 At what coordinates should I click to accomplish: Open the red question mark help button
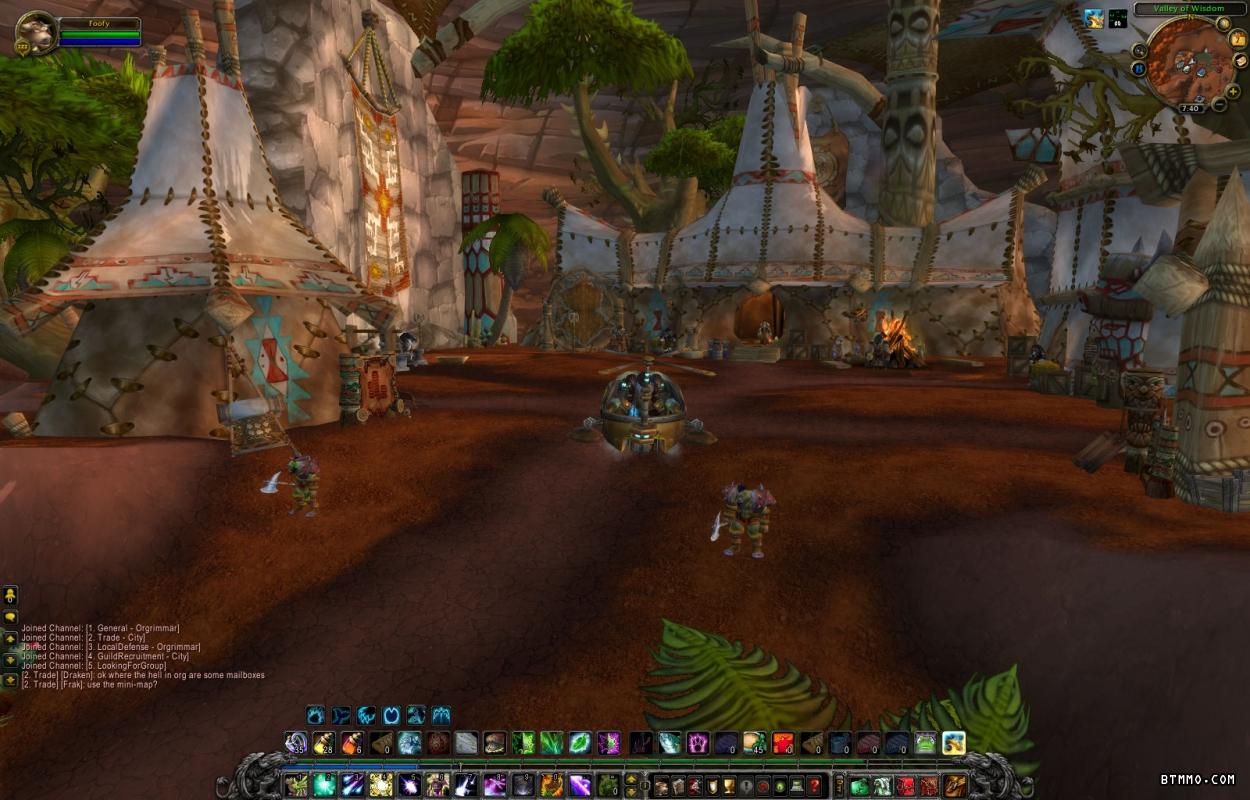815,786
